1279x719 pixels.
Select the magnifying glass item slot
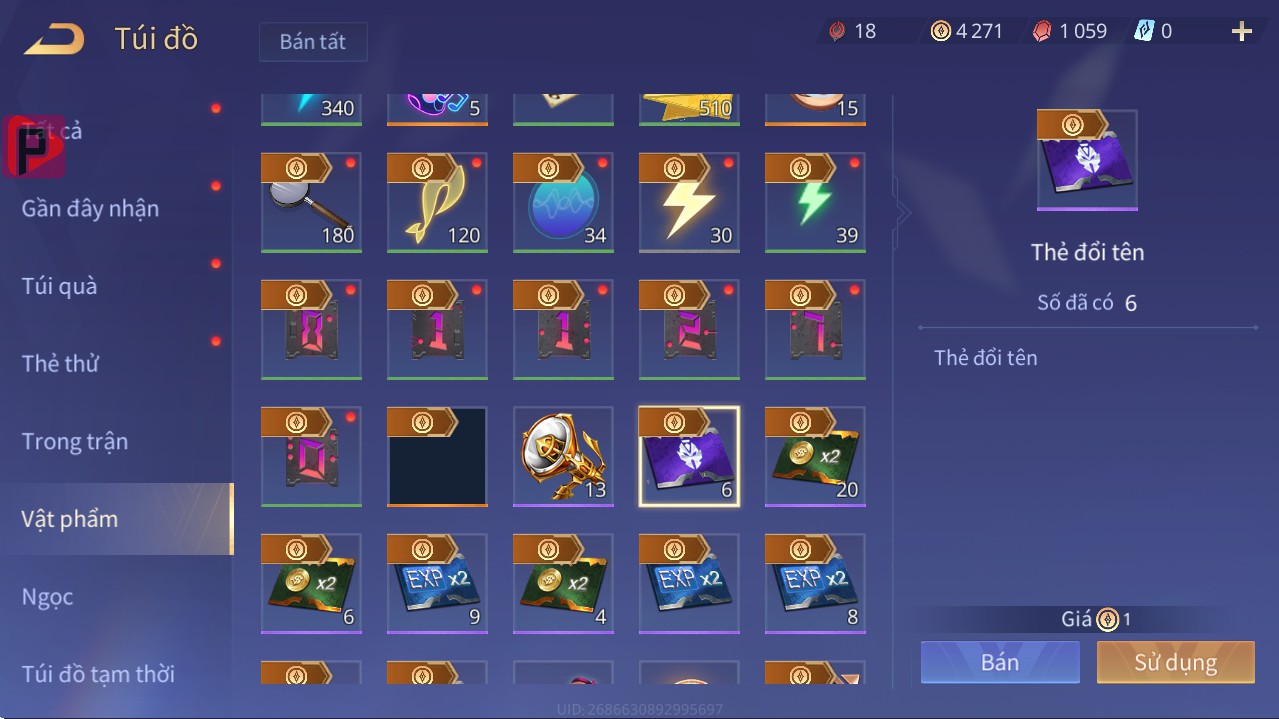point(311,203)
